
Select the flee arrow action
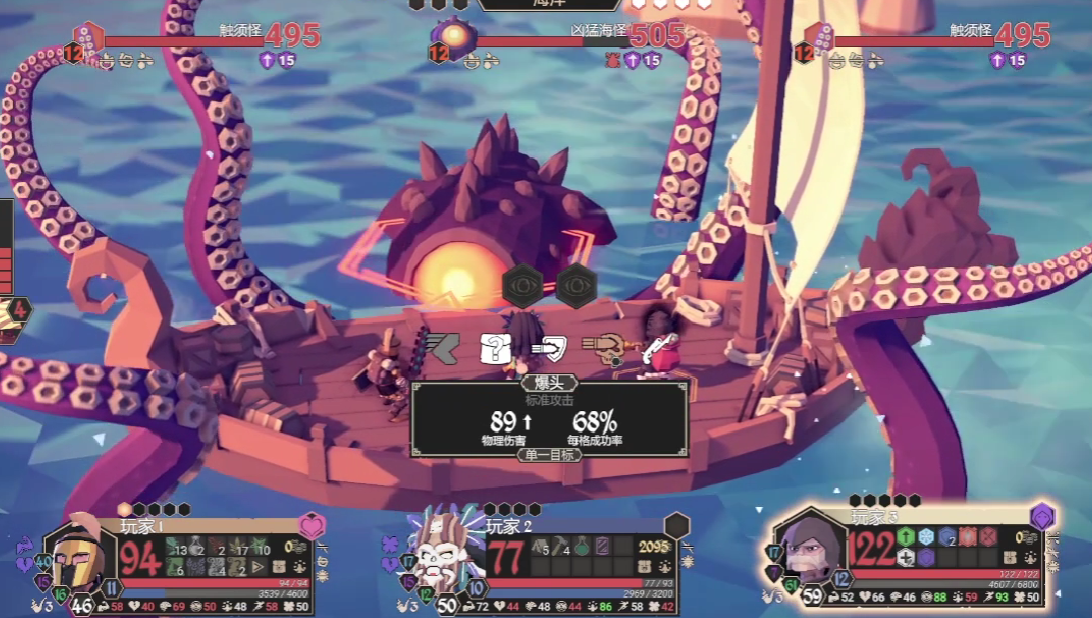440,346
